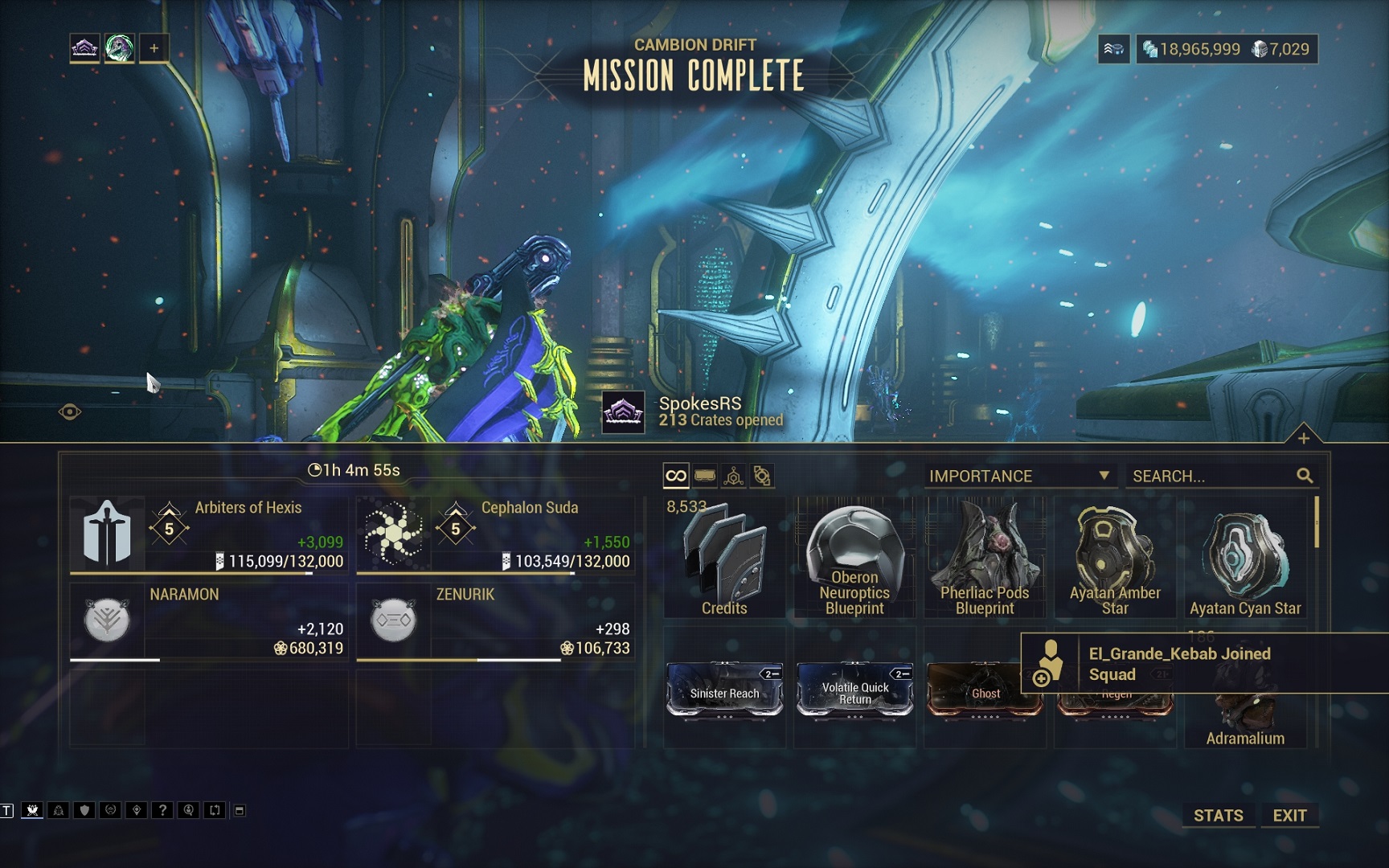The height and width of the screenshot is (868, 1389).
Task: Select the Sinister Reach mod card
Action: click(724, 690)
